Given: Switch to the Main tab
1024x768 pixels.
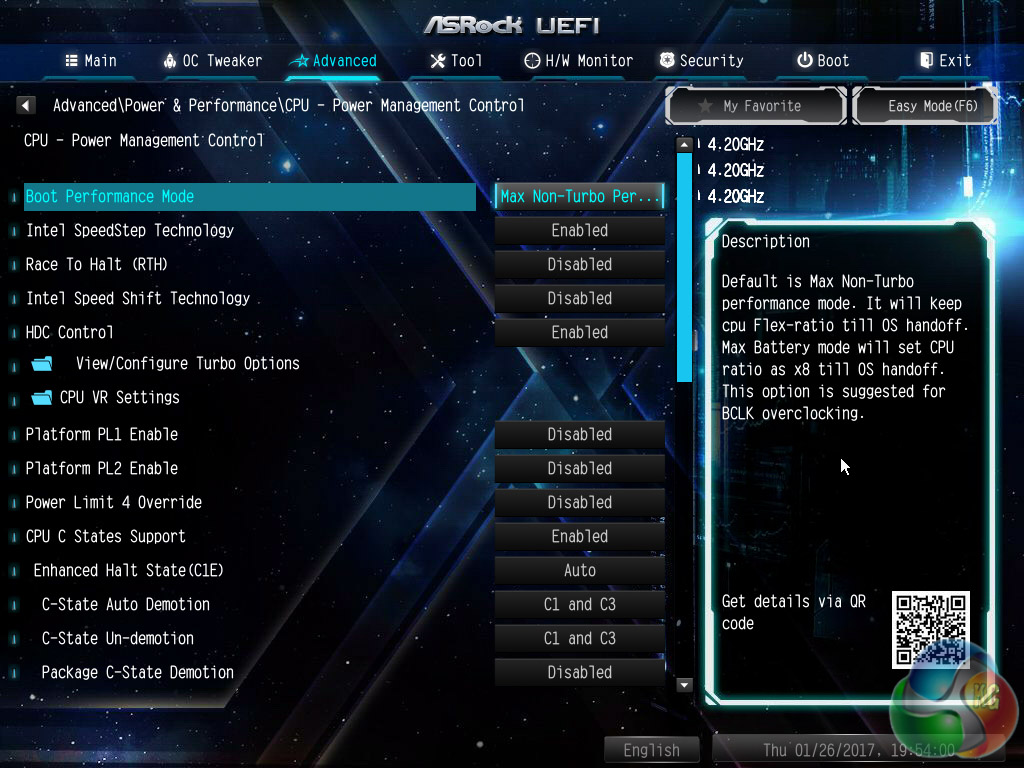Looking at the screenshot, I should [90, 61].
